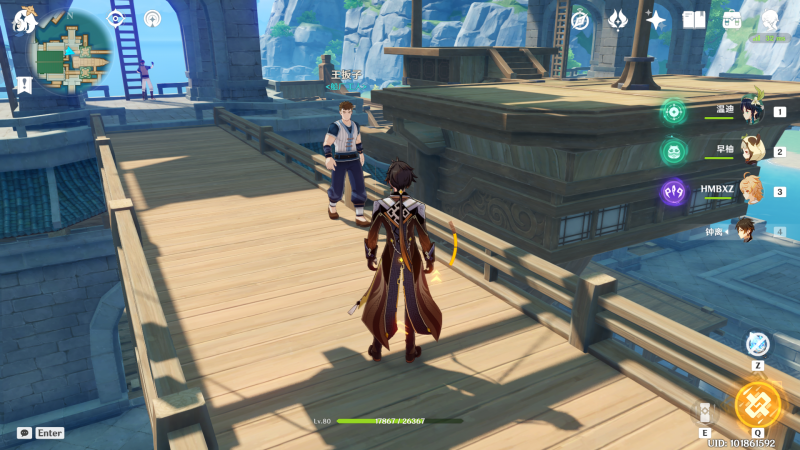Open the backpack inventory
The height and width of the screenshot is (450, 800).
732,19
